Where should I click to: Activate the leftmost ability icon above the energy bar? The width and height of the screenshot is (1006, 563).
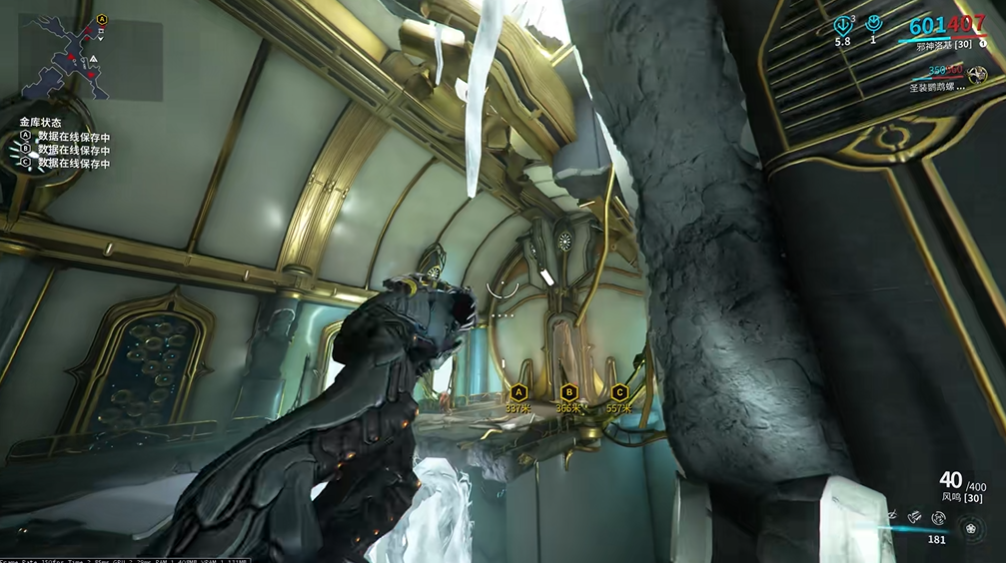click(x=891, y=516)
